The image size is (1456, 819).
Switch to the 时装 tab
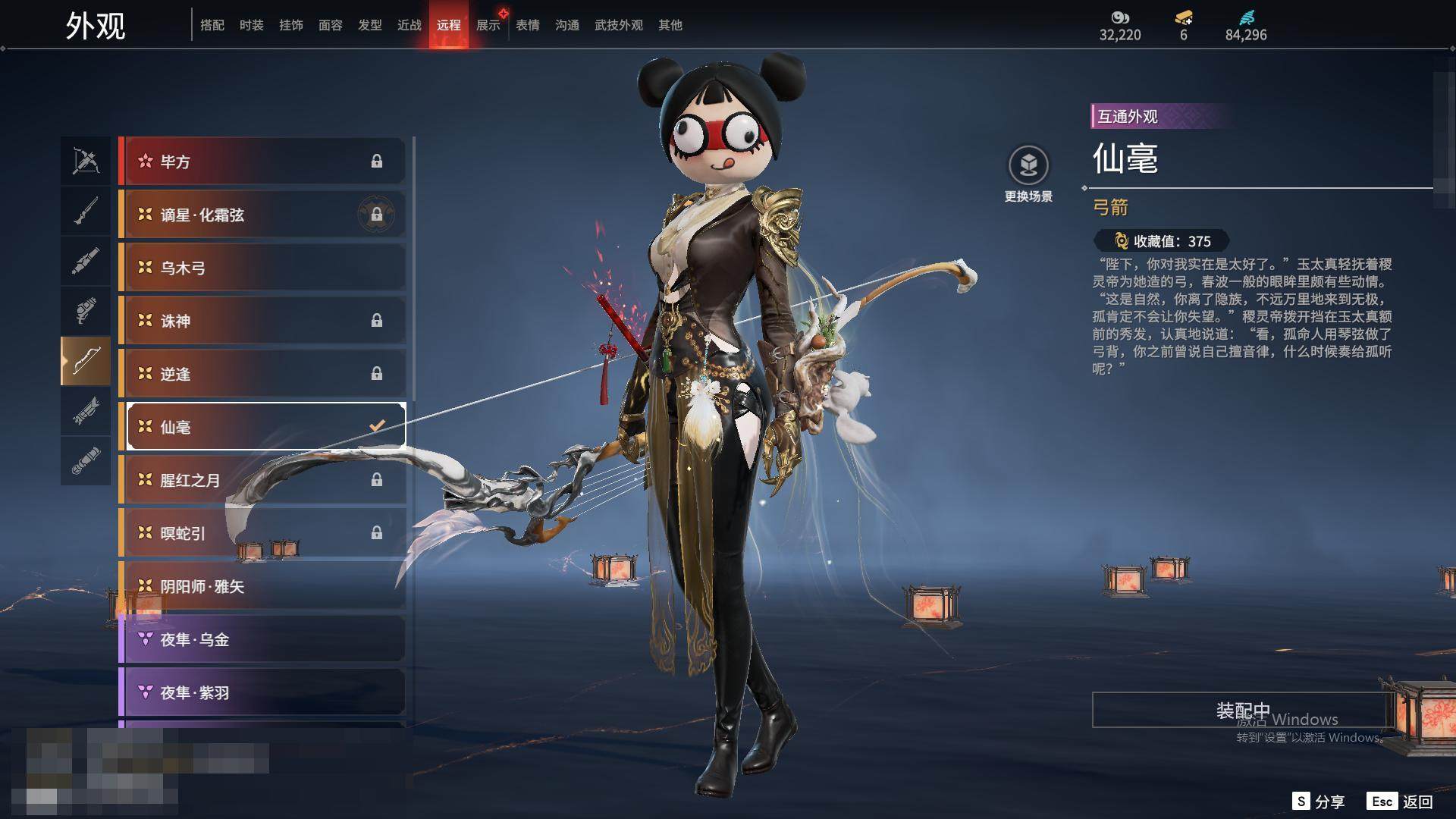pos(251,25)
